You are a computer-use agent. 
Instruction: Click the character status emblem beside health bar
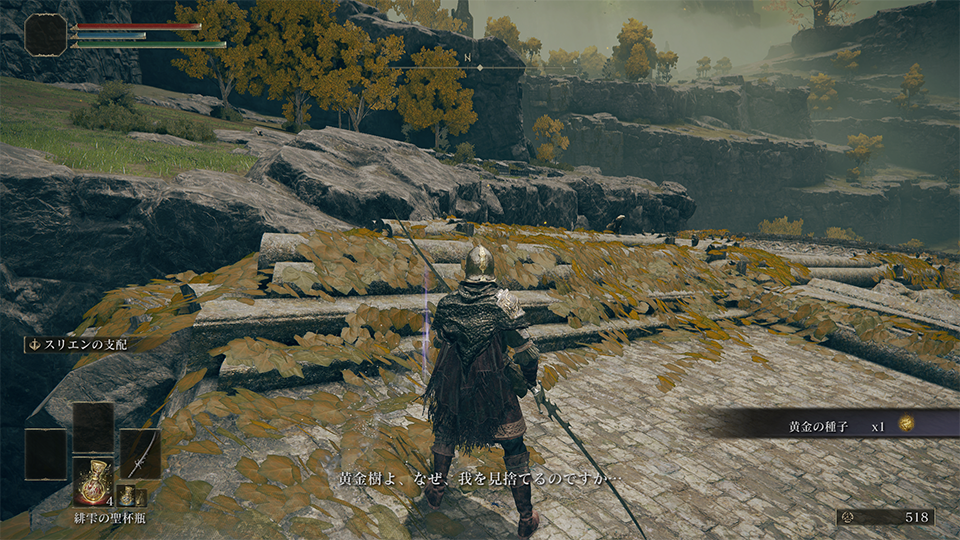(x=46, y=35)
